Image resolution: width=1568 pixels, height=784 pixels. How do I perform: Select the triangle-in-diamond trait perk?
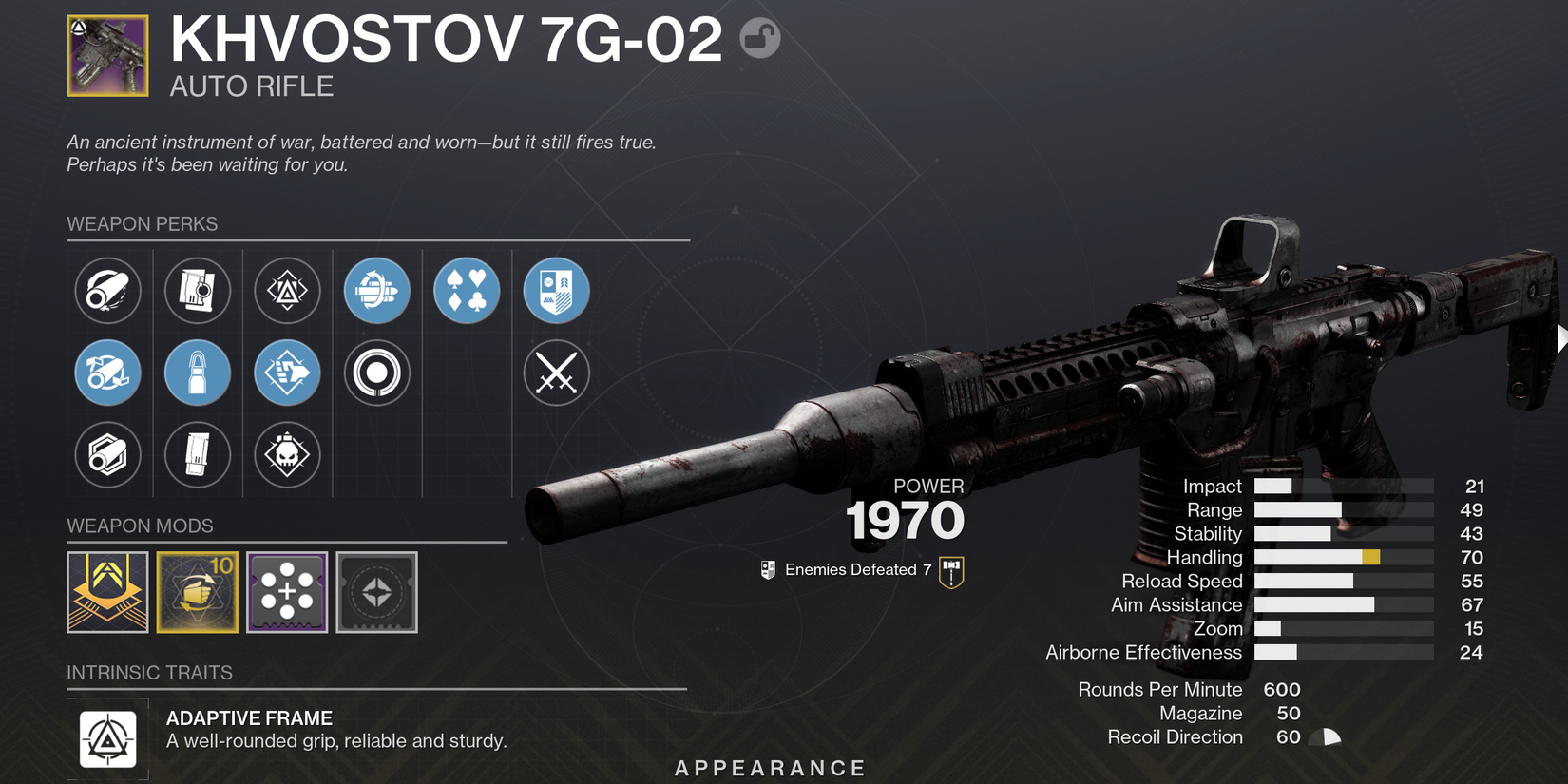[x=287, y=290]
